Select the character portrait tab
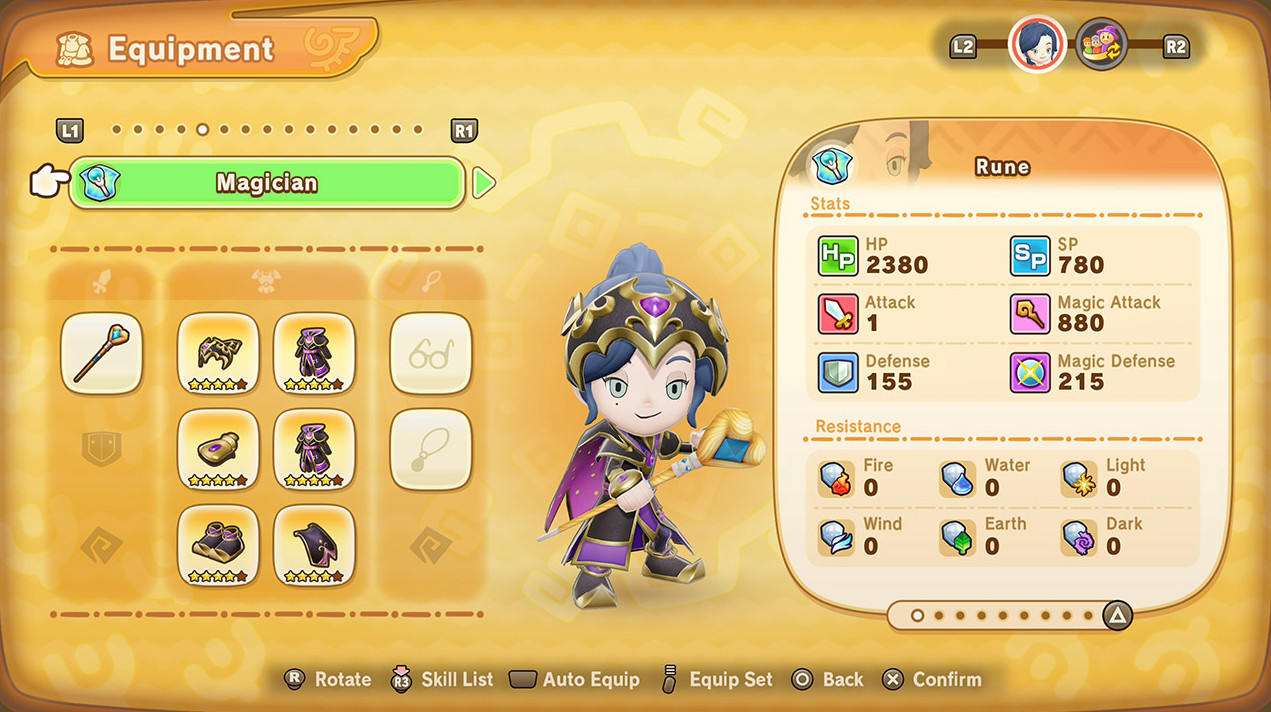The width and height of the screenshot is (1271, 712). (1037, 45)
